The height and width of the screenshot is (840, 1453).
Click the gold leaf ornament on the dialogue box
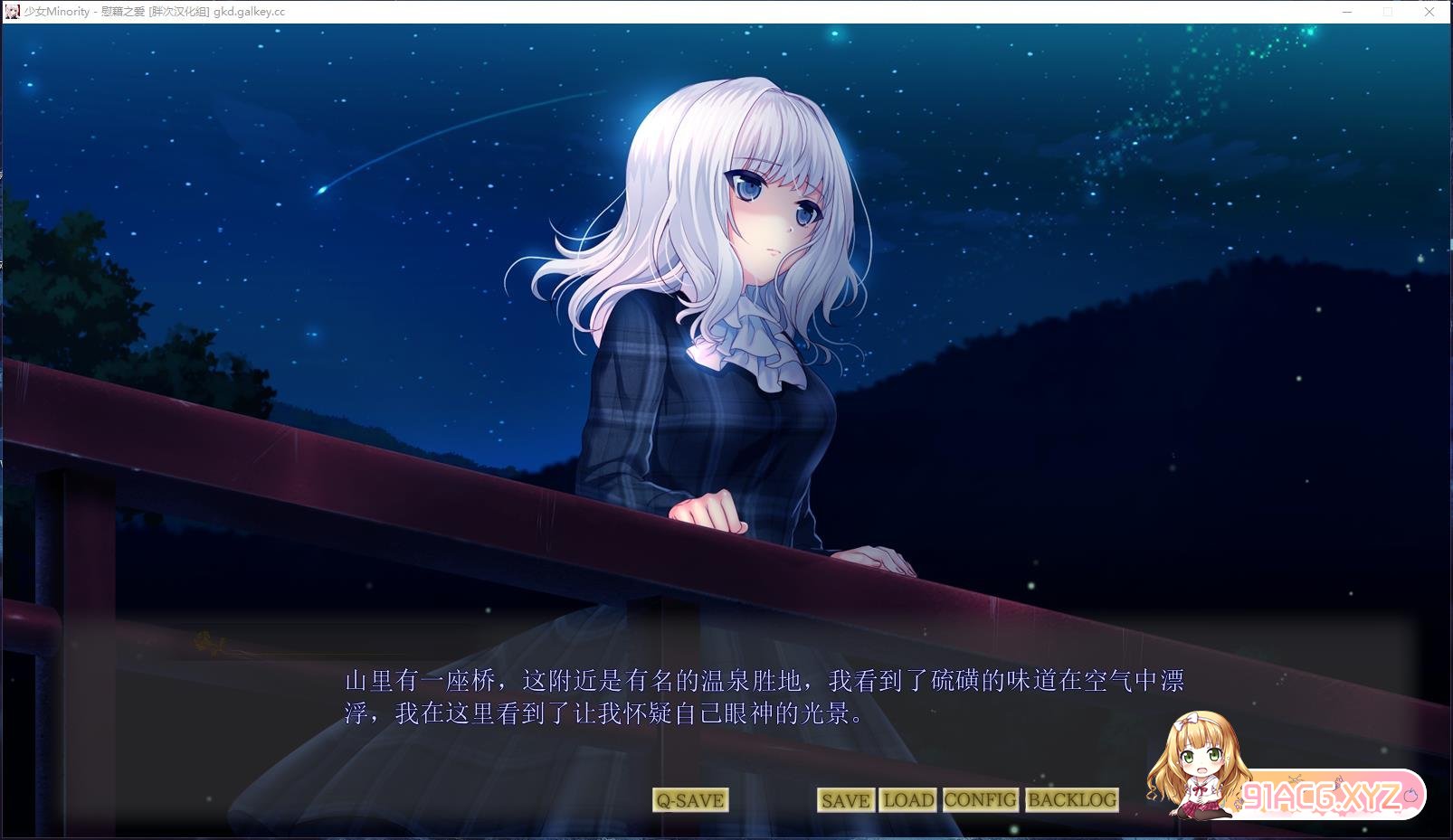pos(206,640)
